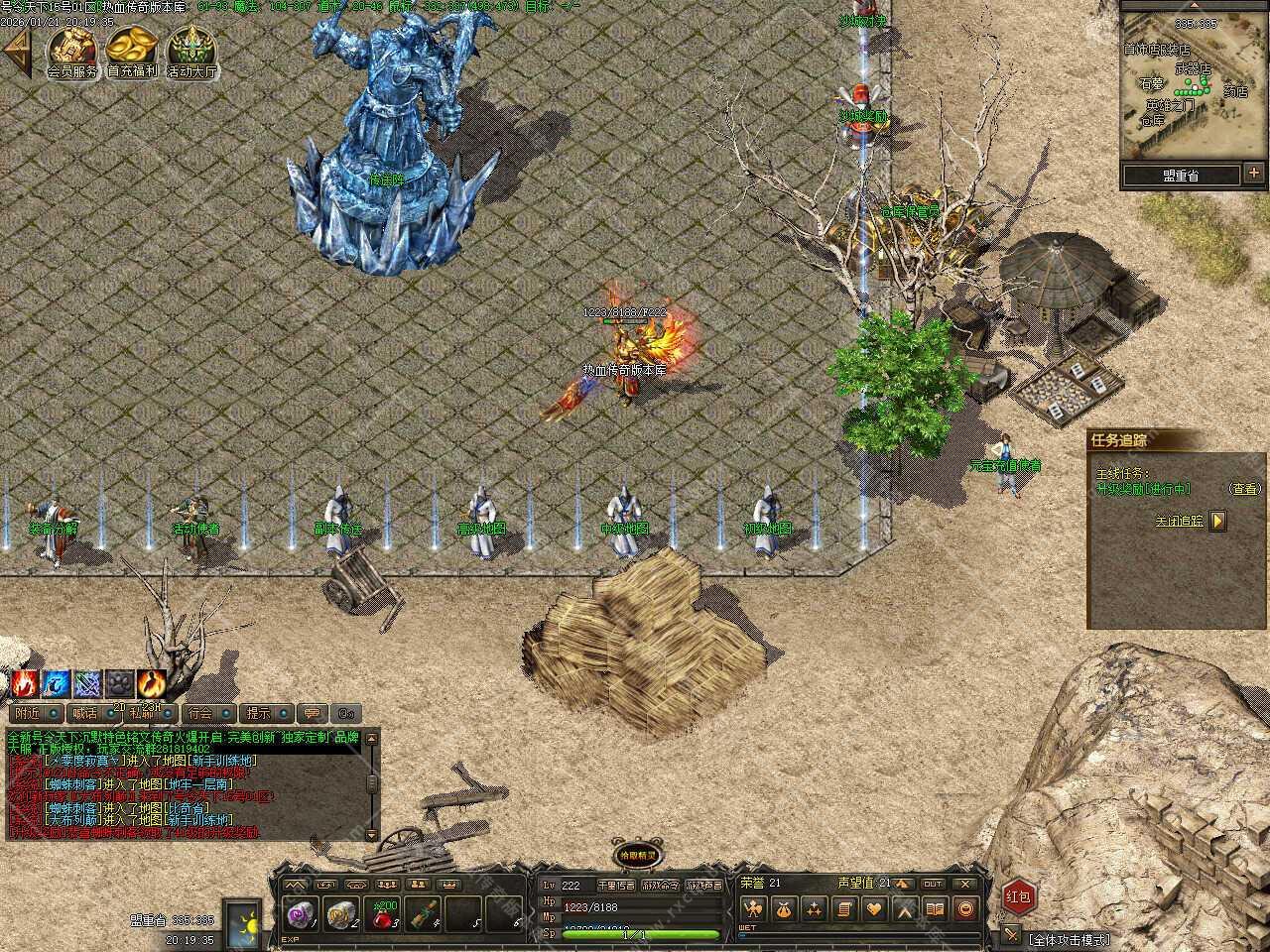
Task: Use the red potion in hotbar slot 3
Action: 385,914
